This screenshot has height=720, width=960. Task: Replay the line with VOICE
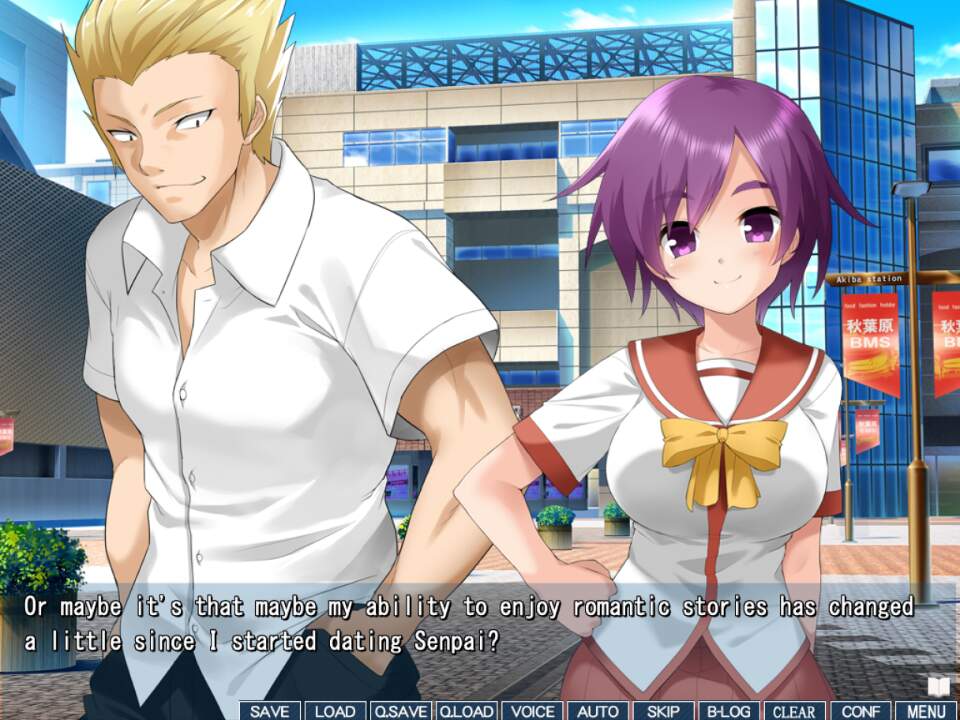click(532, 711)
